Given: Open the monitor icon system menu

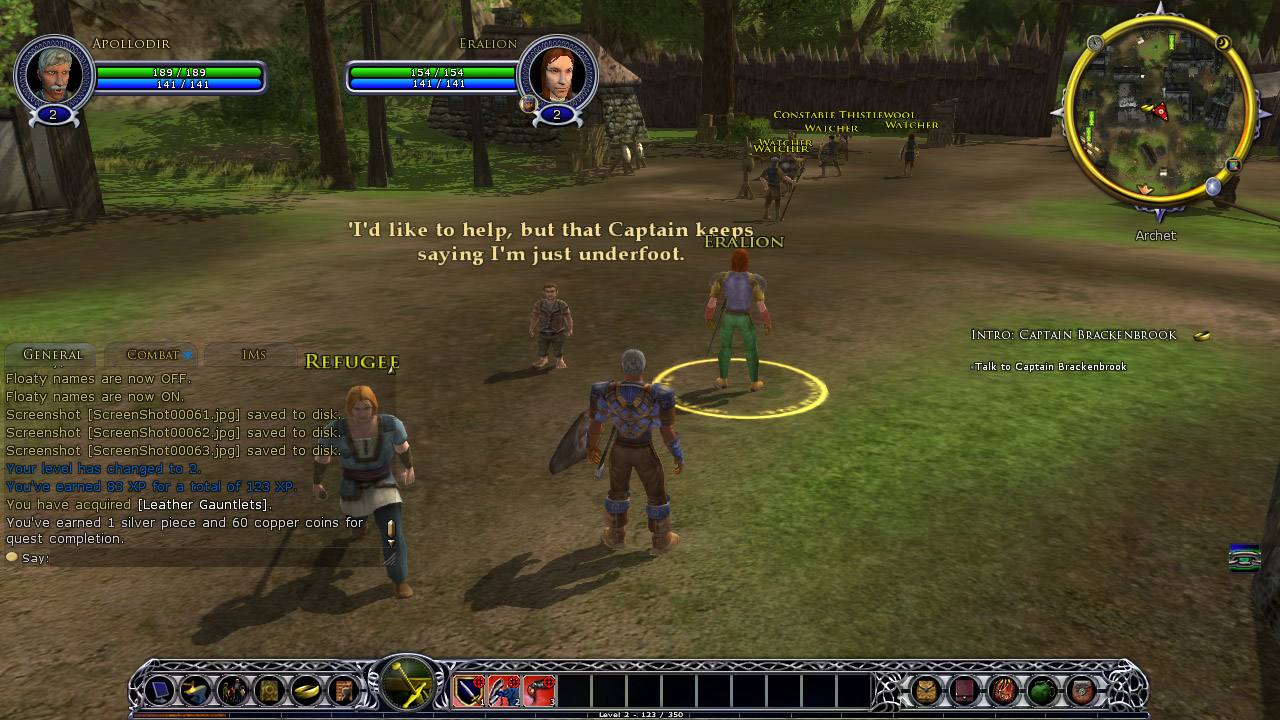Looking at the screenshot, I should (160, 691).
